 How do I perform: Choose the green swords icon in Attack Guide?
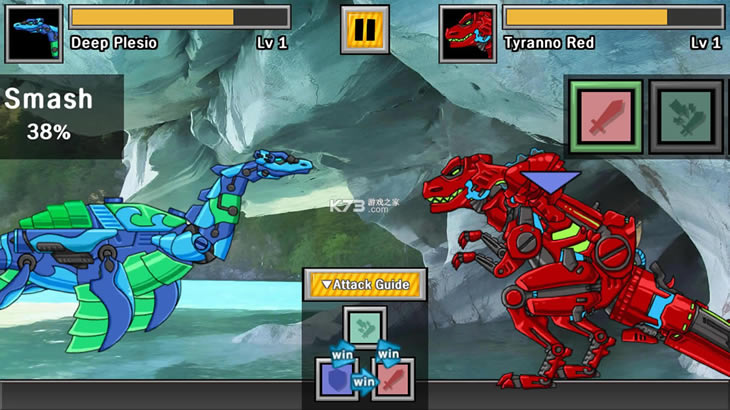(x=364, y=326)
